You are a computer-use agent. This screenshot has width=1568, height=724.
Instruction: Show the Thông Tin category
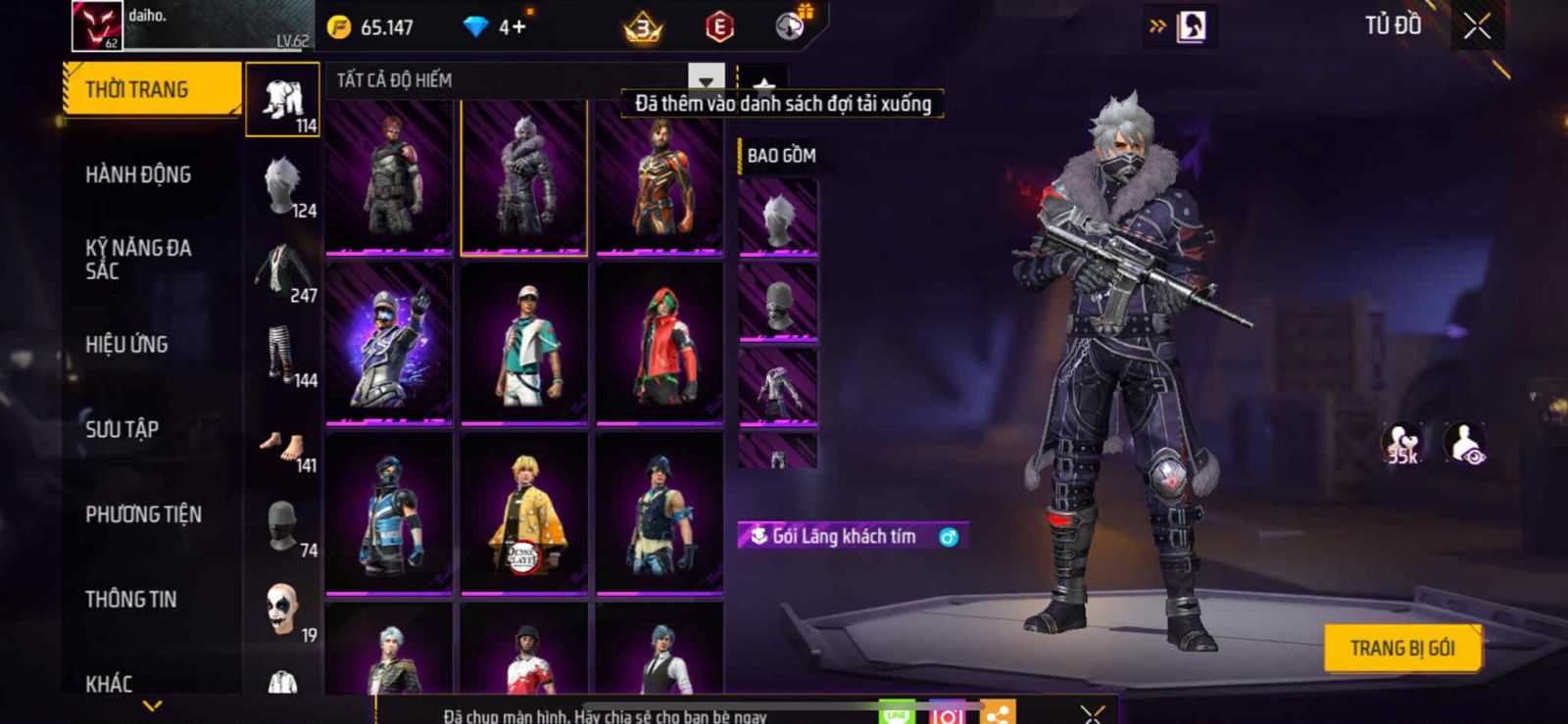tap(130, 600)
